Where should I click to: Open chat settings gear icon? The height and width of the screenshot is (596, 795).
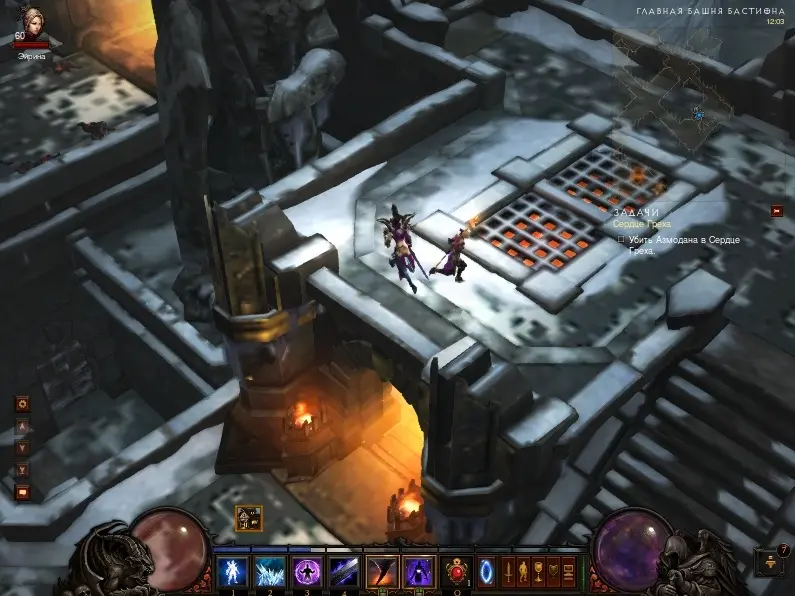(x=23, y=404)
